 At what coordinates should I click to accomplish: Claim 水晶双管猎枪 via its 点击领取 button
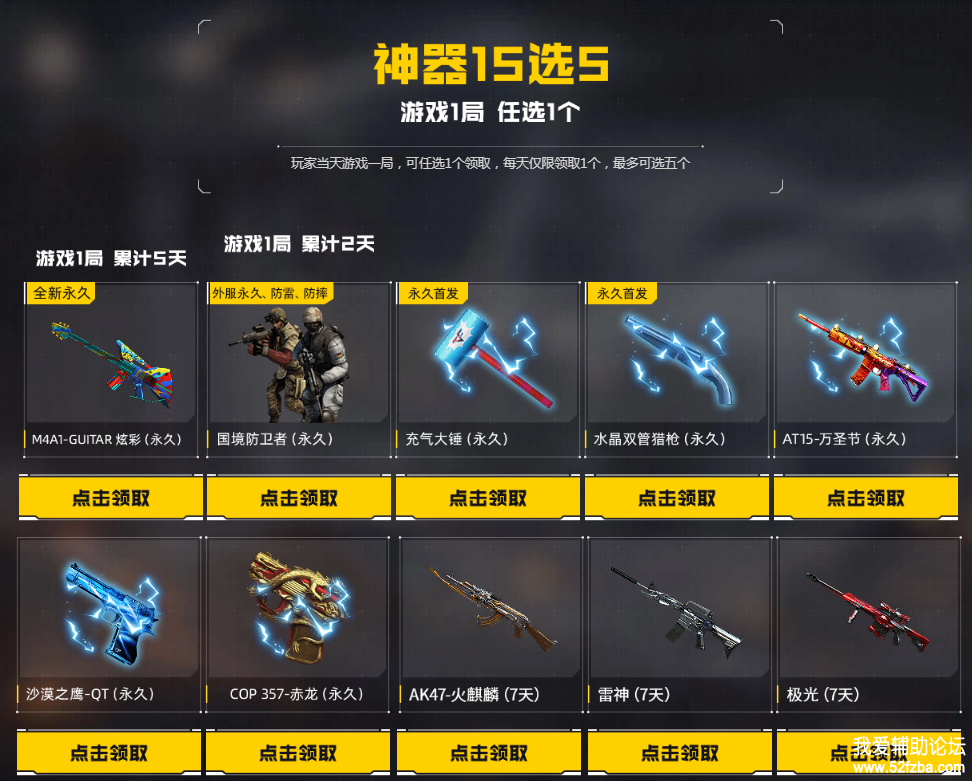[677, 498]
